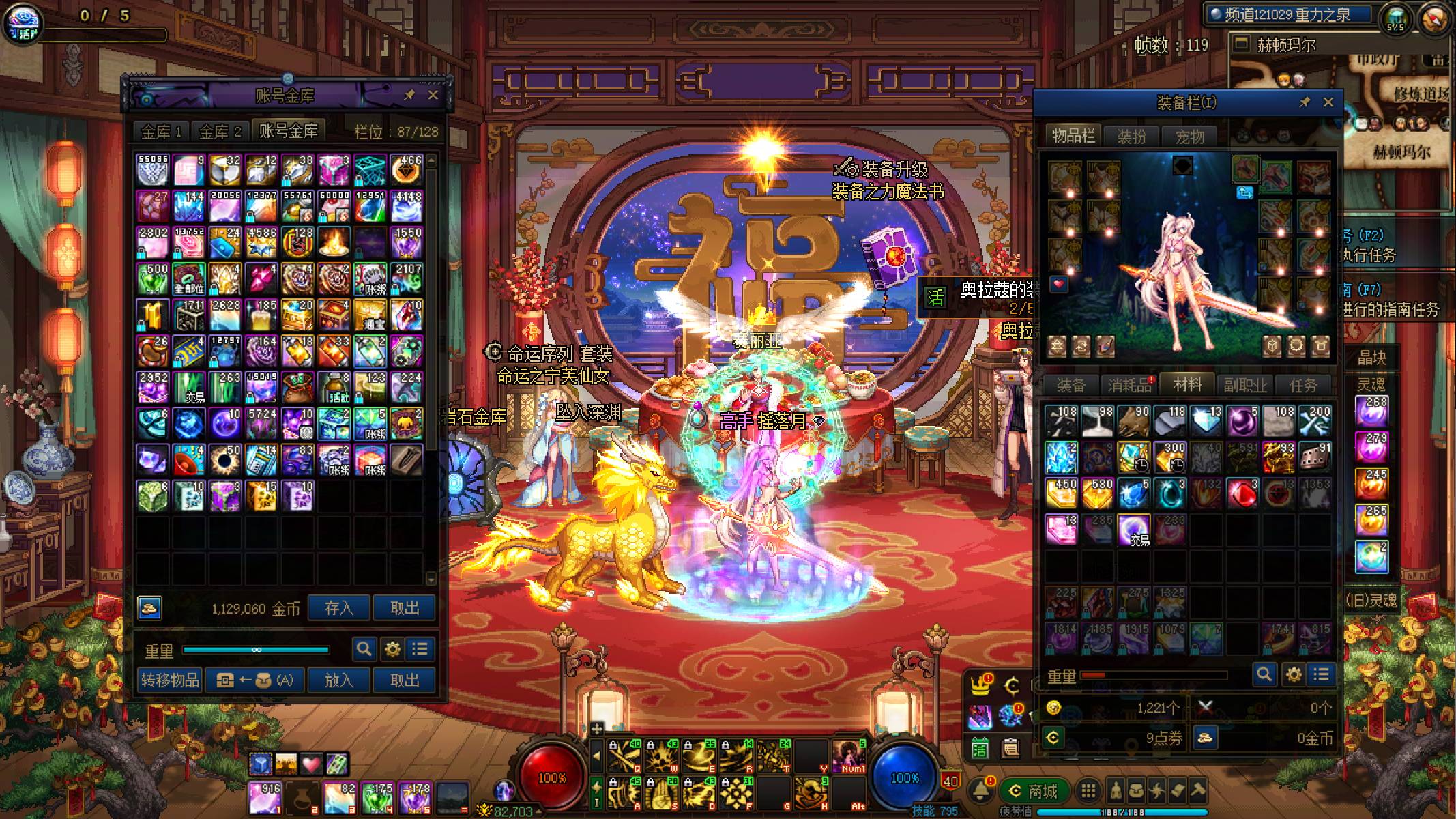This screenshot has width=1456, height=819.
Task: Switch to the 宠物 pet tab
Action: coord(1189,136)
